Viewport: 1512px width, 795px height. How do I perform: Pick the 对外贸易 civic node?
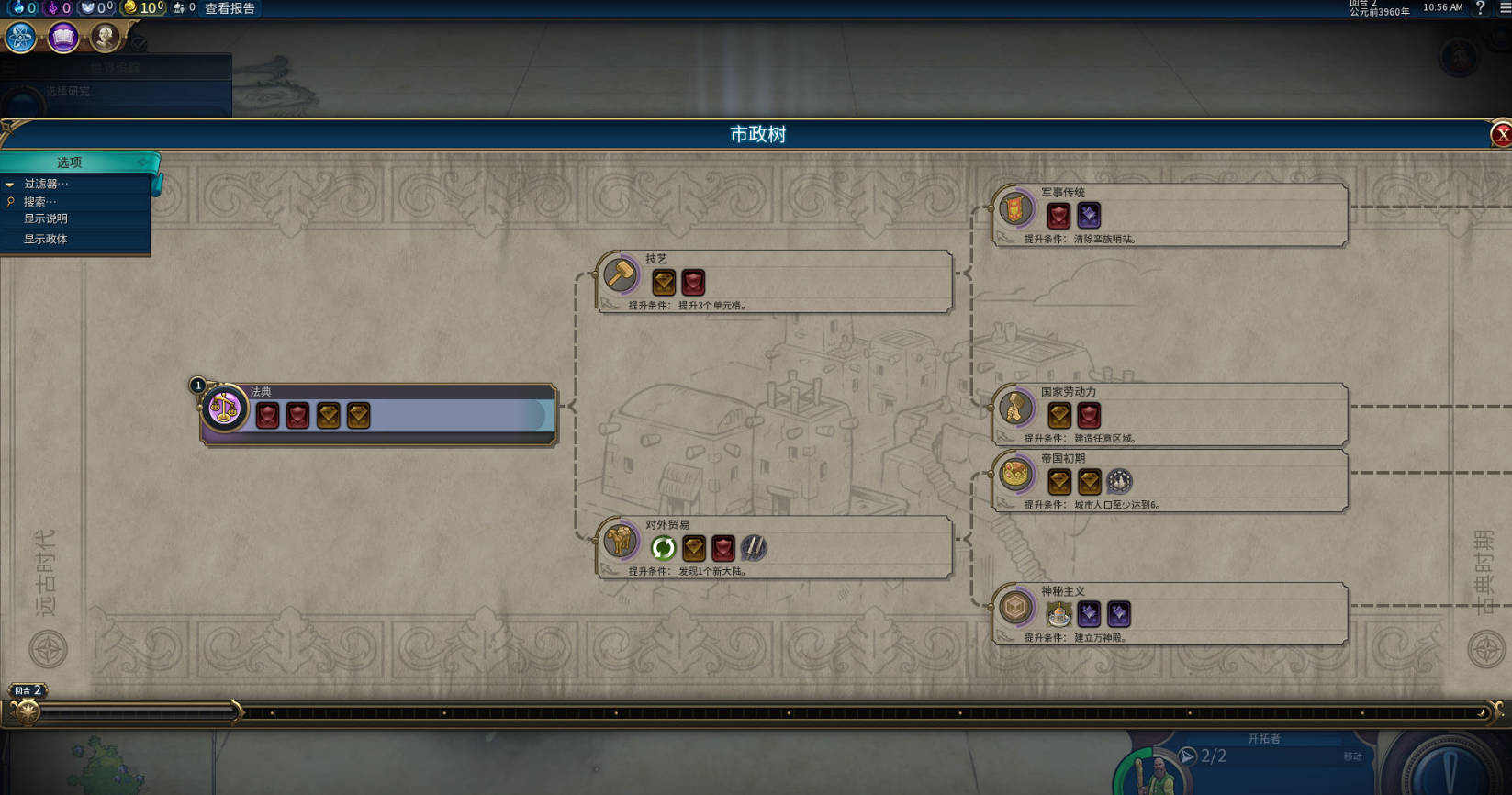(x=774, y=546)
